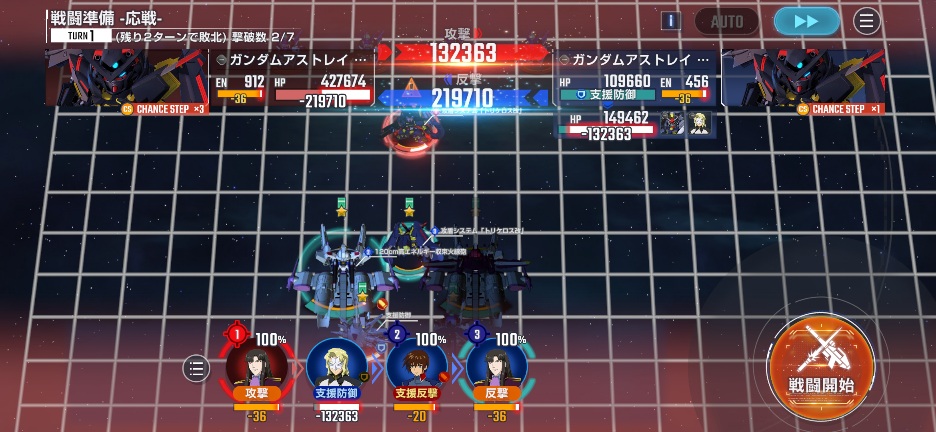Open the left ガンダムアストレイ unit panel

coord(290,77)
